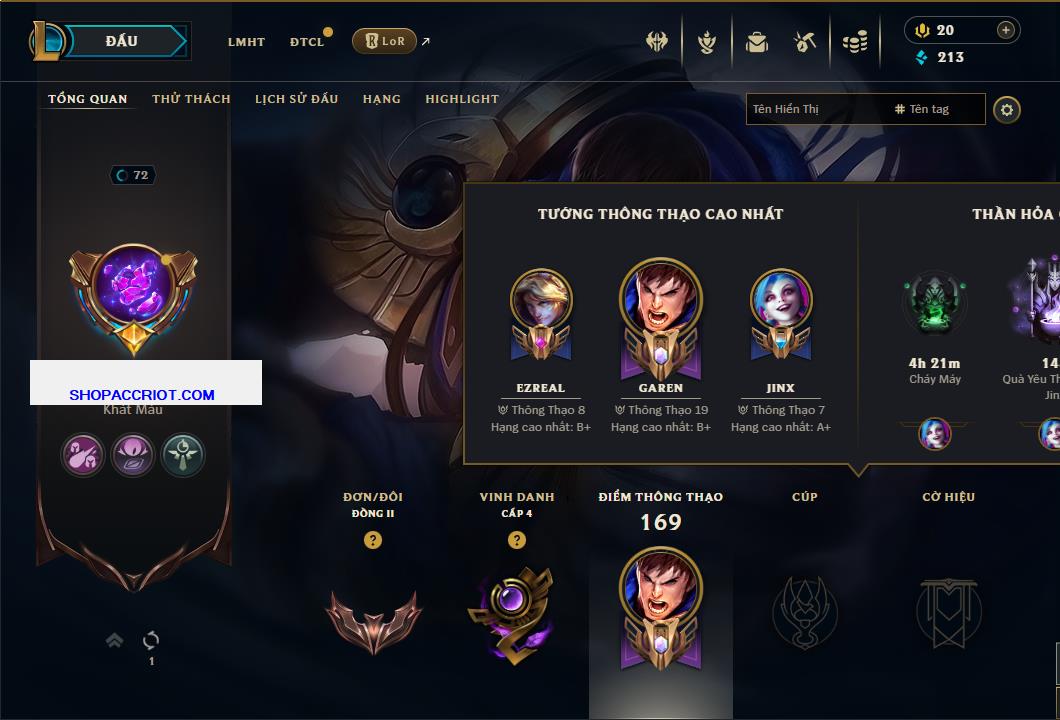
Task: Open the backpack collection icon
Action: pos(757,42)
